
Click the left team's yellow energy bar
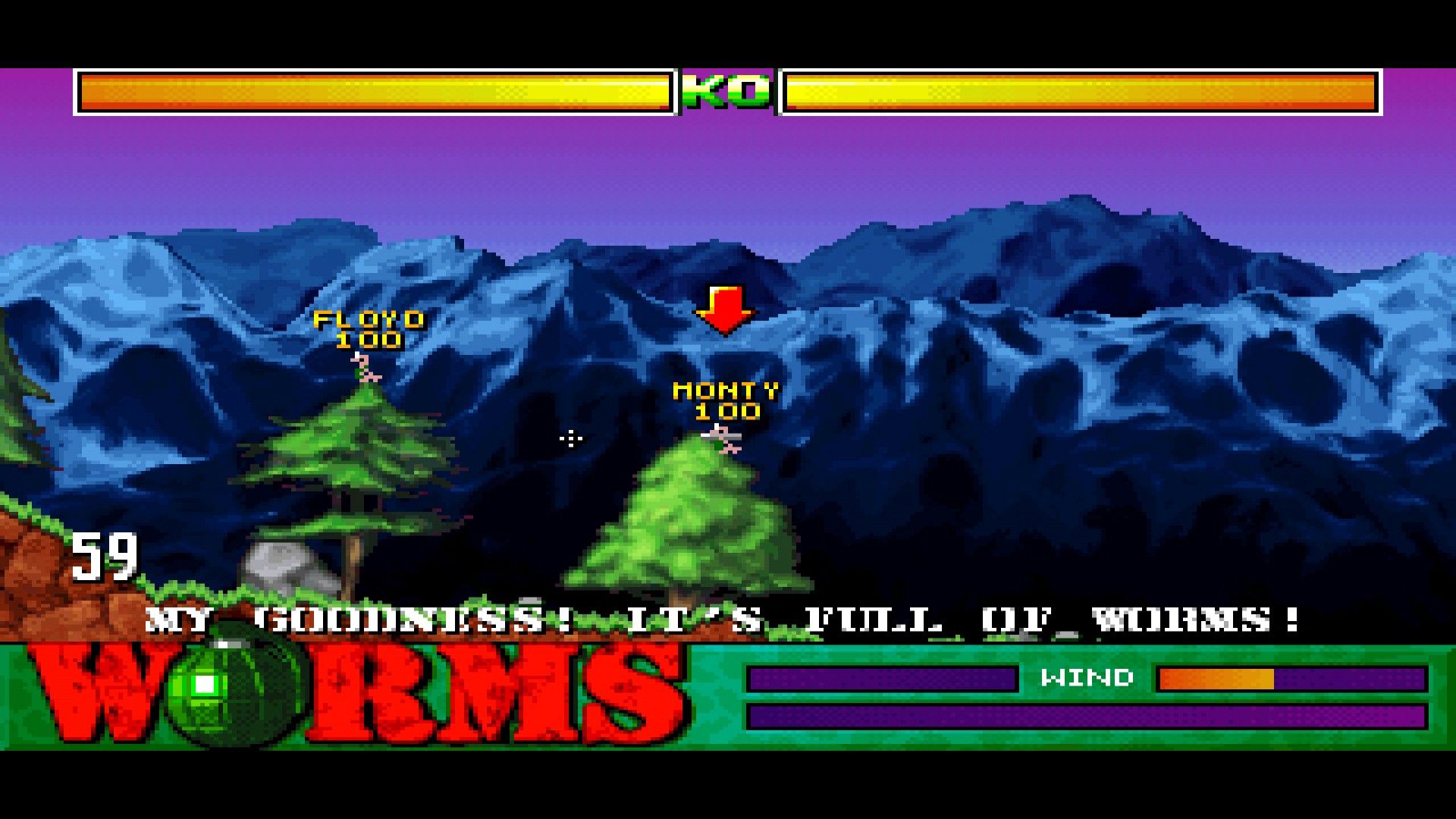375,93
